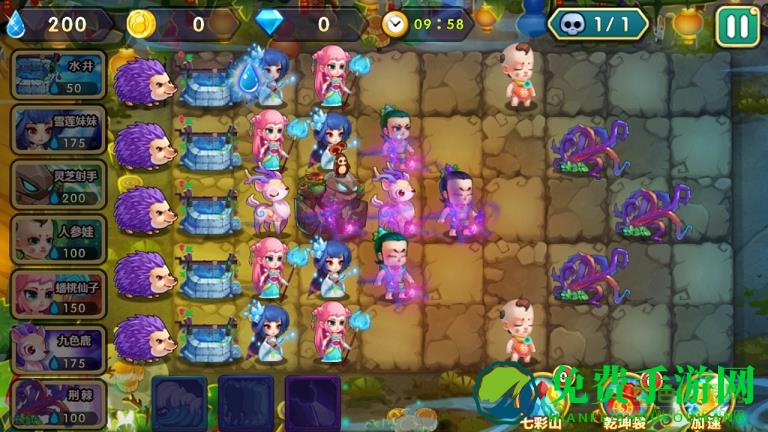Viewport: 768px width, 432px height.
Task: Pick the 荆棘 thorn card
Action: coord(58,402)
